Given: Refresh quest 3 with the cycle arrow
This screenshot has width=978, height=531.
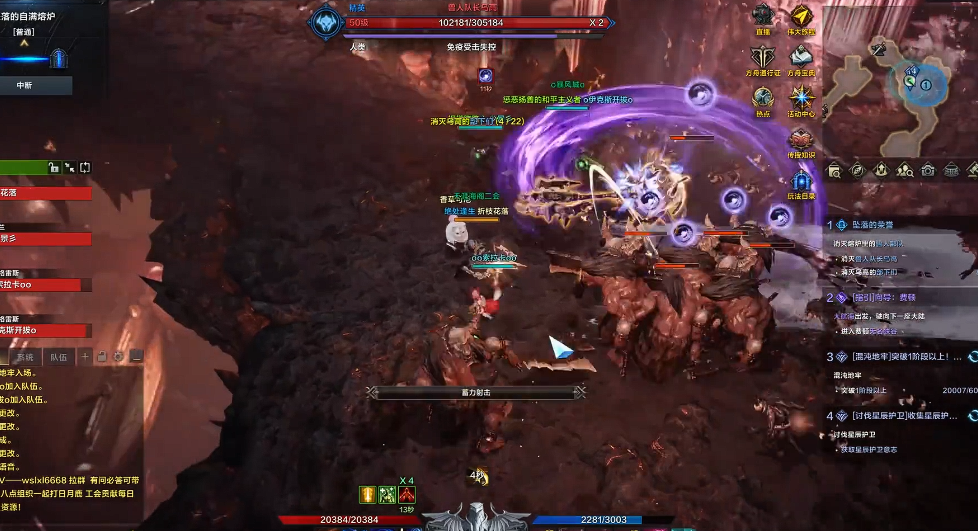Looking at the screenshot, I should pos(973,357).
